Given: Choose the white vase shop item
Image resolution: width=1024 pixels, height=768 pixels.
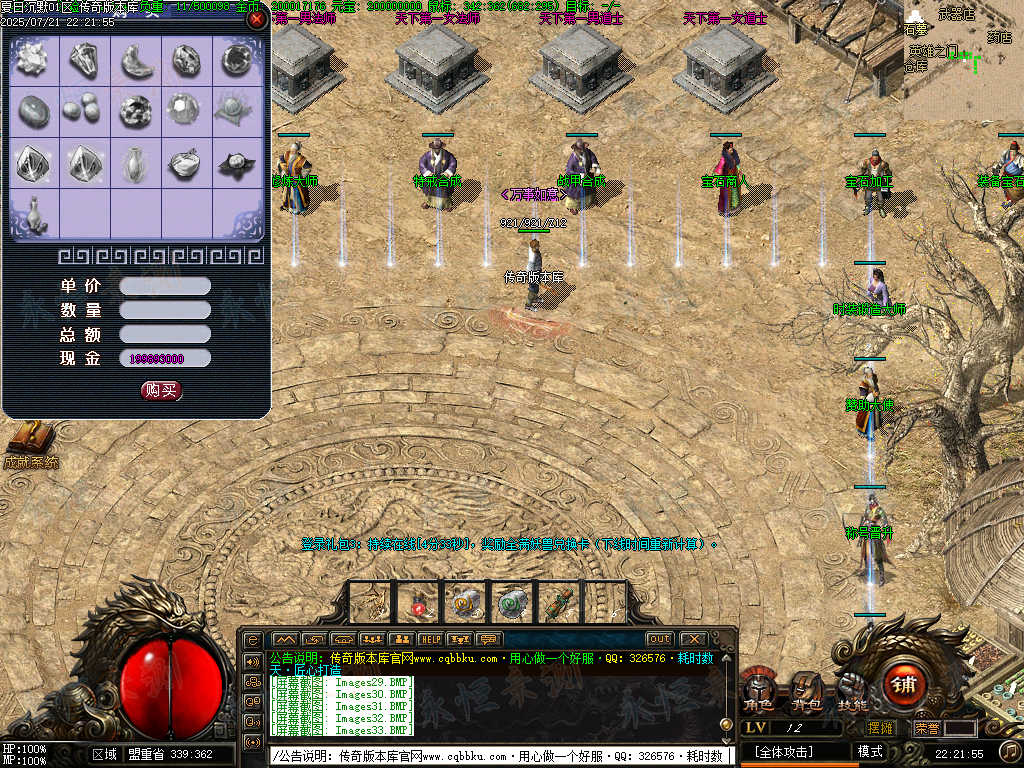Looking at the screenshot, I should point(136,163).
